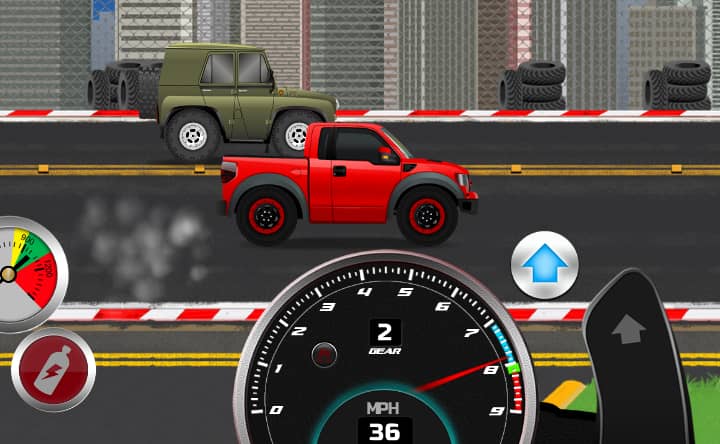The width and height of the screenshot is (720, 444).
Task: Activate the red nitro bottle boost
Action: click(x=53, y=369)
